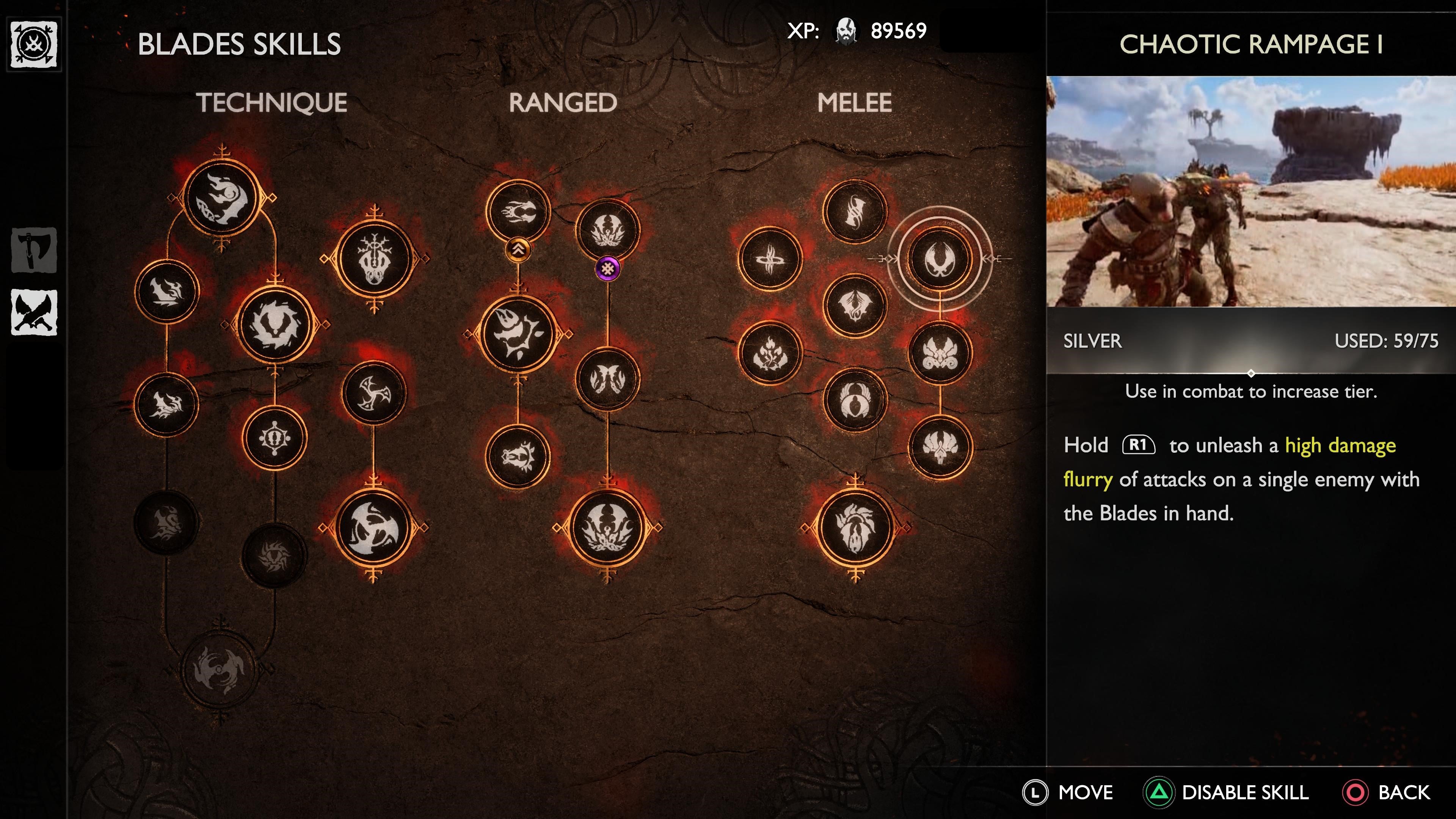Select the swirling vortex skill in Technique
This screenshot has width=1456, height=819.
(x=275, y=325)
